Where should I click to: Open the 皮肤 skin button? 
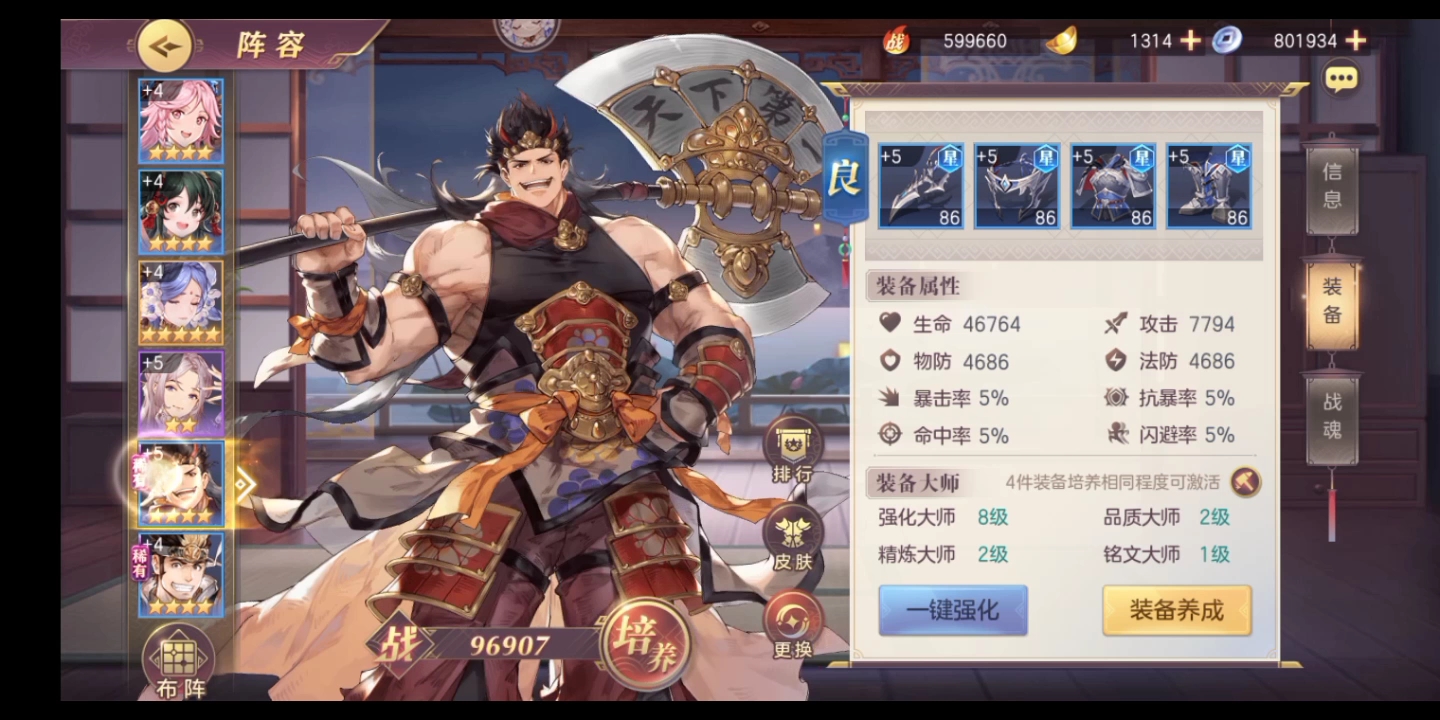(792, 537)
